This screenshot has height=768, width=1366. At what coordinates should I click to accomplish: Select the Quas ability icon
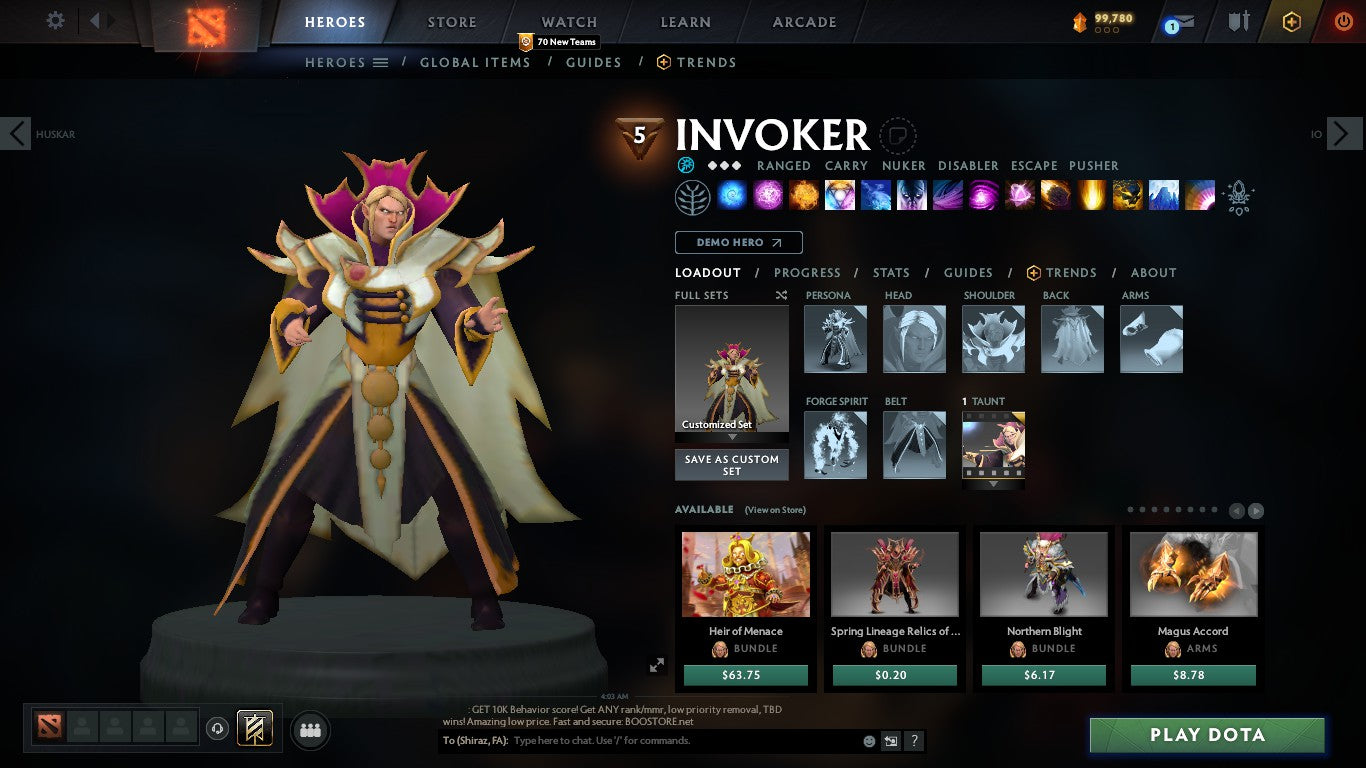[x=732, y=195]
